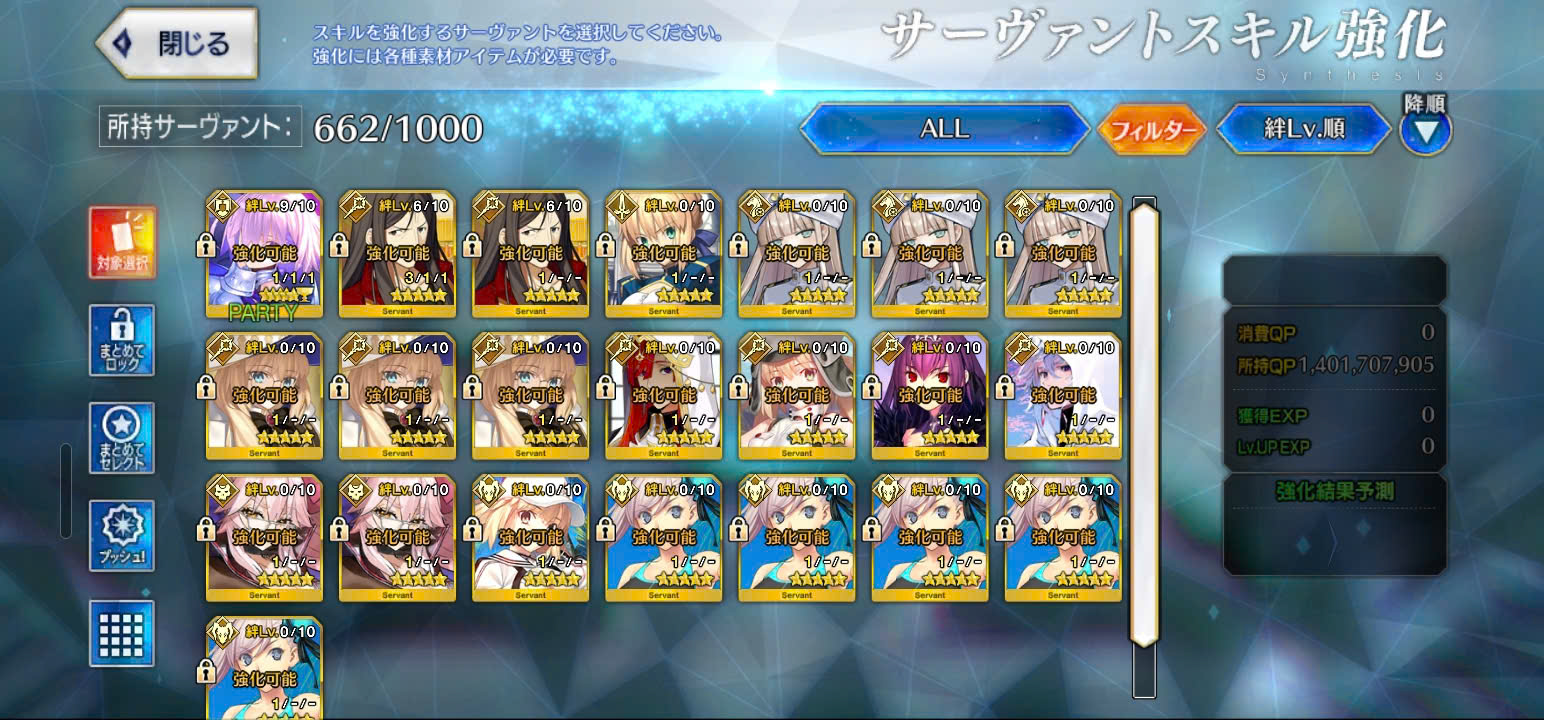Image resolution: width=1544 pixels, height=720 pixels.
Task: Open the orange フィルター filter options
Action: coord(1152,130)
